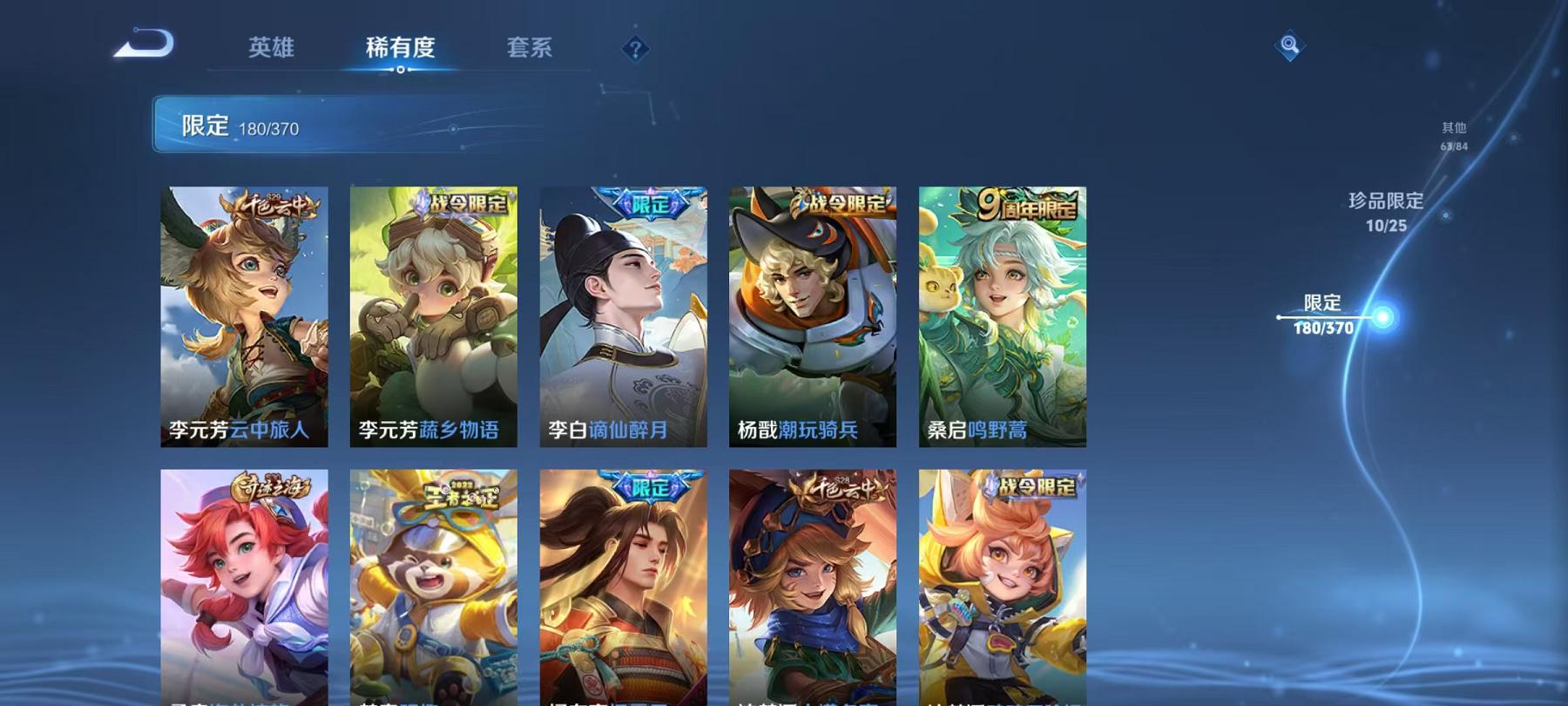The width and height of the screenshot is (1568, 706).
Task: Open the help question mark icon
Action: 635,50
